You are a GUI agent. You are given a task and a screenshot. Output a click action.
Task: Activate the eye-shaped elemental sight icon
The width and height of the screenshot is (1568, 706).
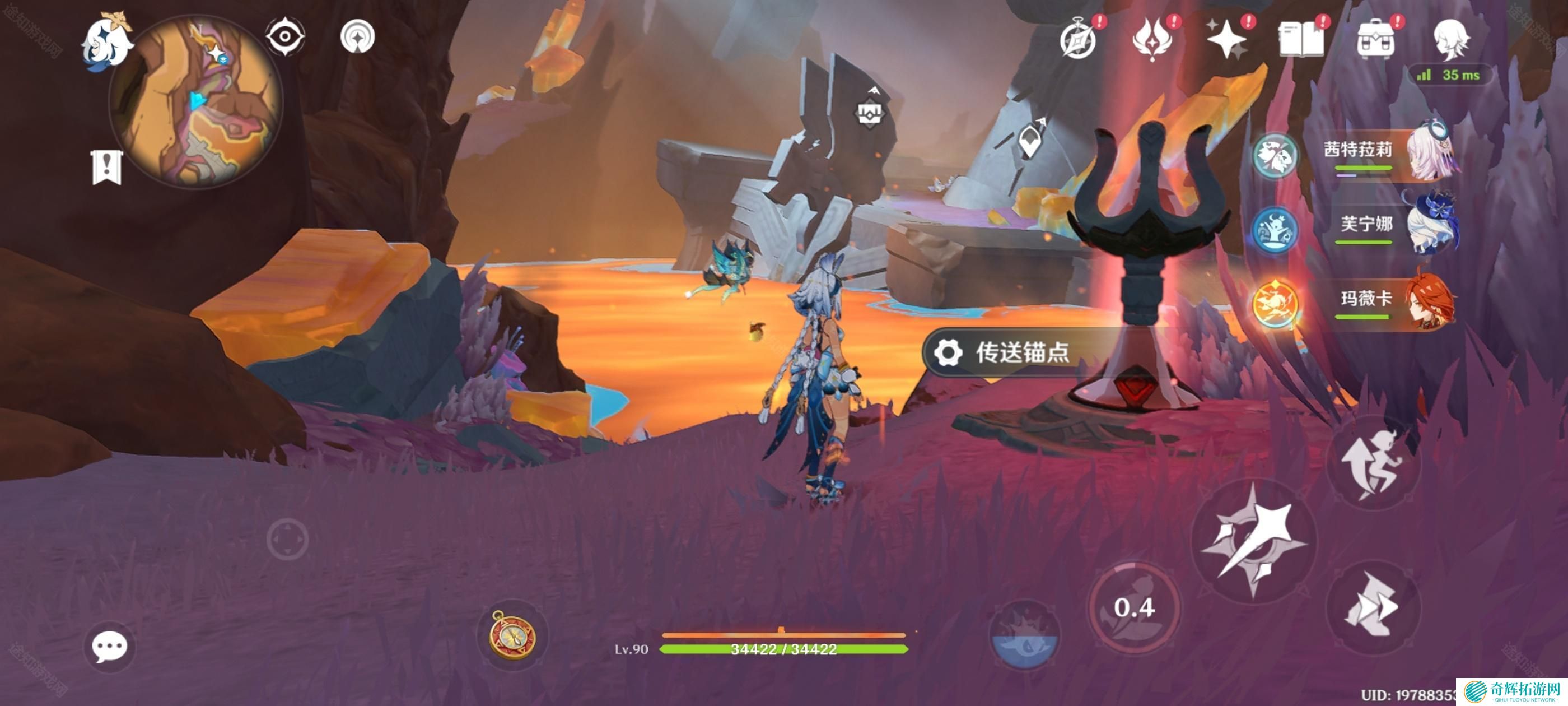pyautogui.click(x=285, y=36)
